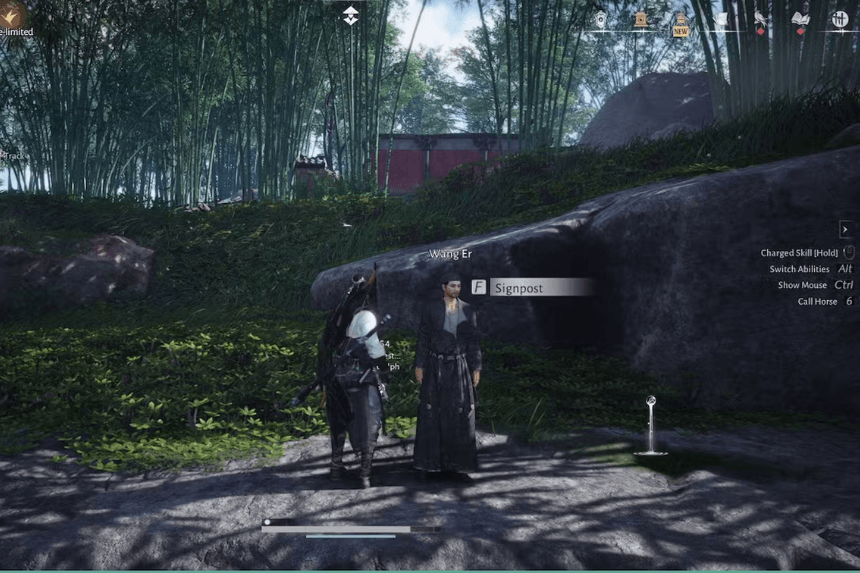The width and height of the screenshot is (860, 573).
Task: Collapse the key hints panel arrow
Action: (845, 229)
